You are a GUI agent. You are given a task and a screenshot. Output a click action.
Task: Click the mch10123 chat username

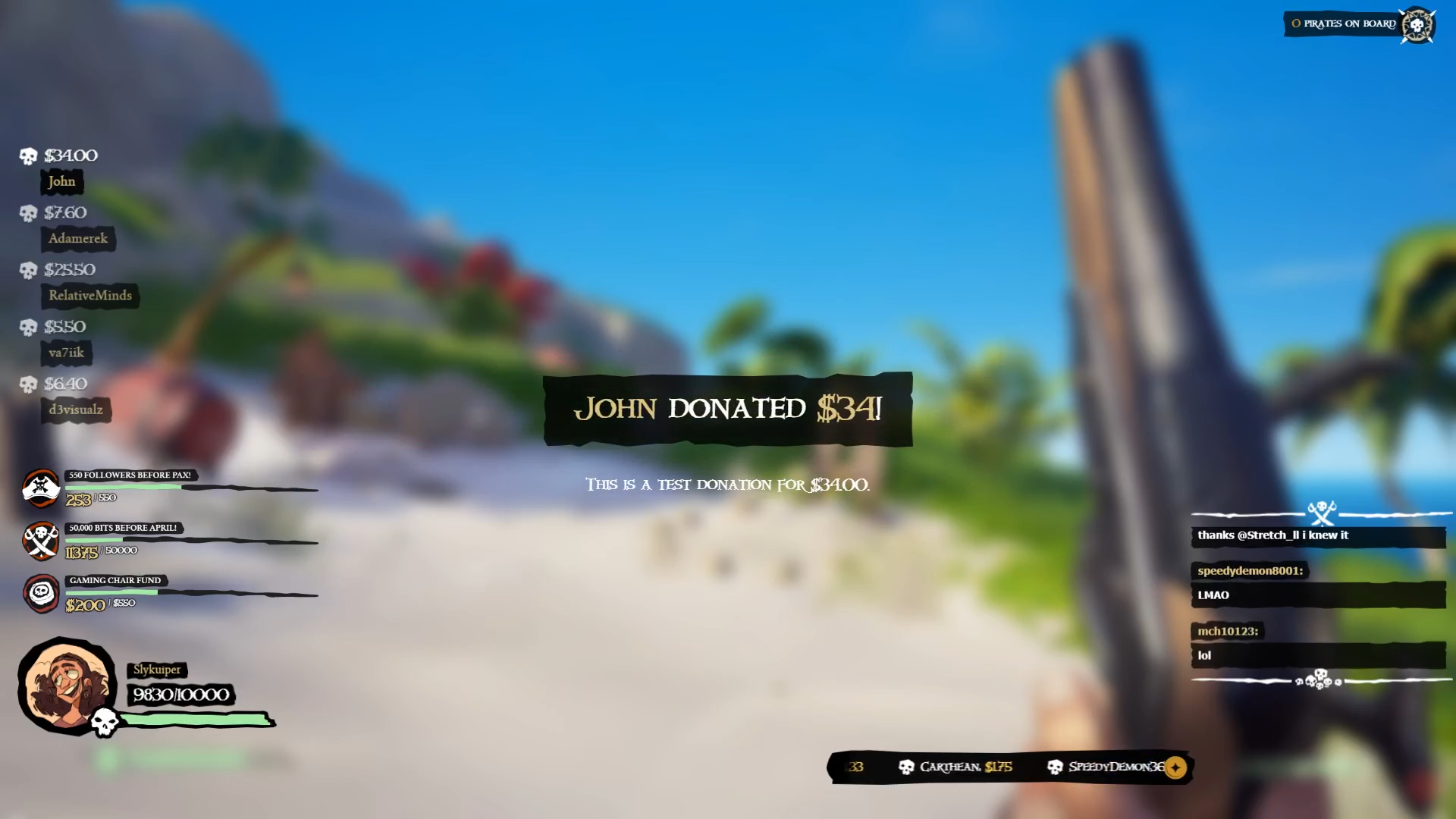coord(1228,631)
